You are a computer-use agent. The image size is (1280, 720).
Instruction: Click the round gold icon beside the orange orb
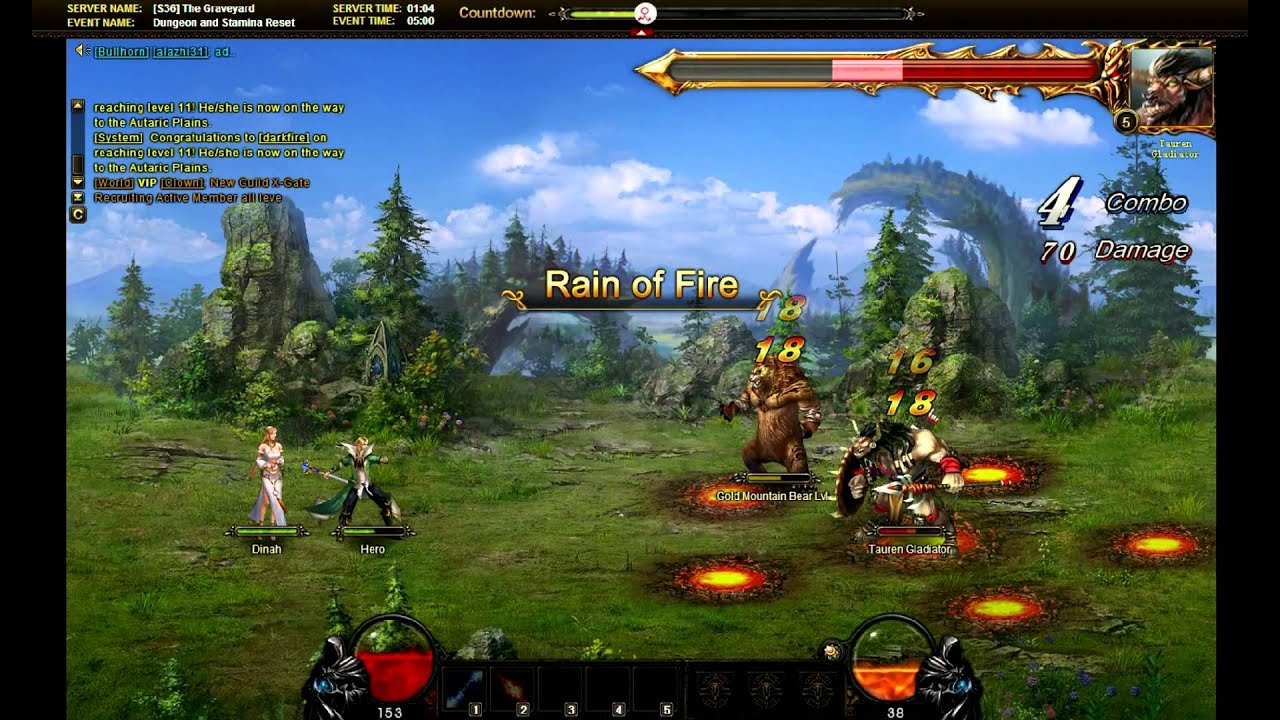tap(829, 652)
